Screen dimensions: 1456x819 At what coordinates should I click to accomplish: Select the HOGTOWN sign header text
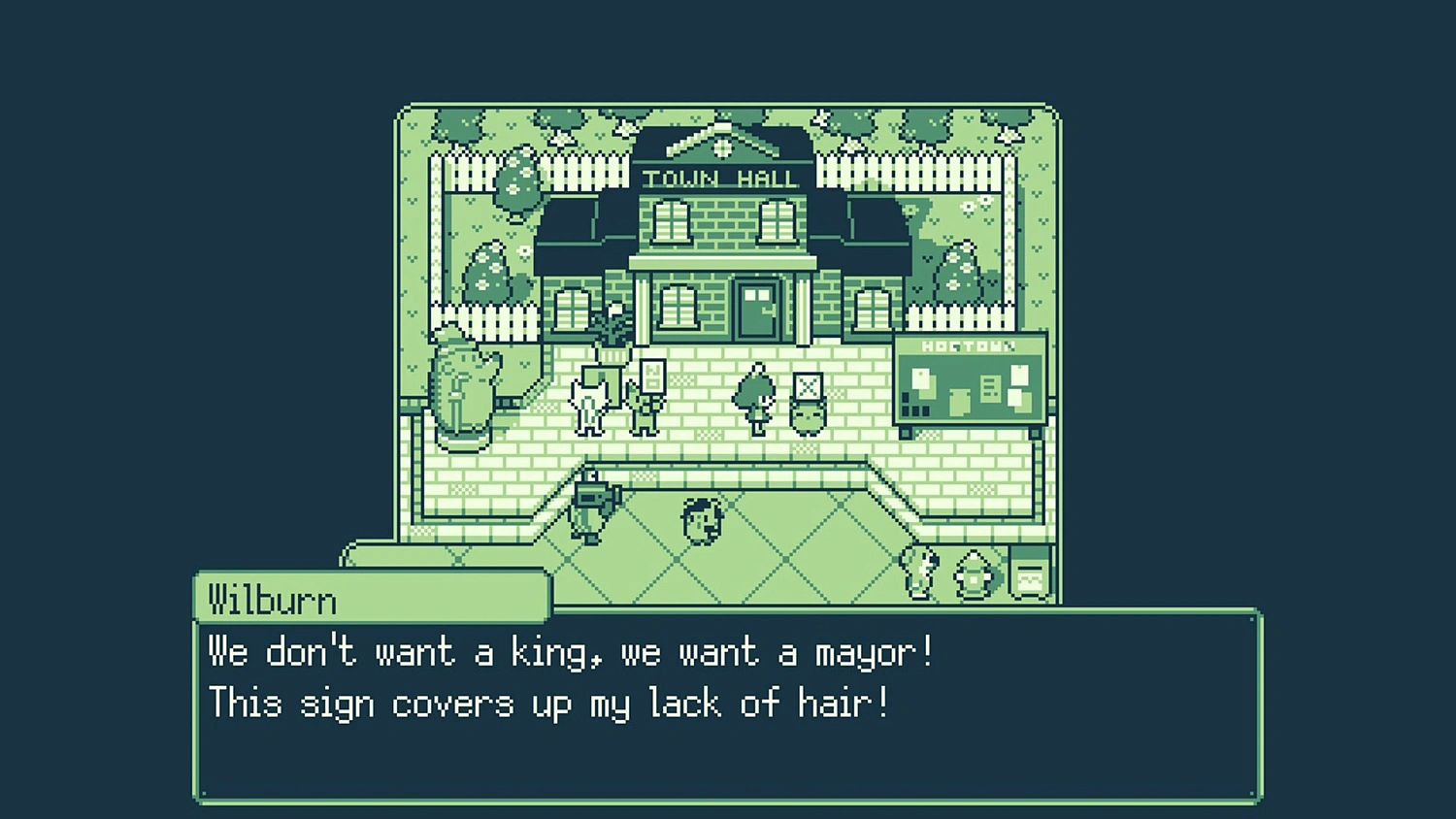[x=969, y=345]
